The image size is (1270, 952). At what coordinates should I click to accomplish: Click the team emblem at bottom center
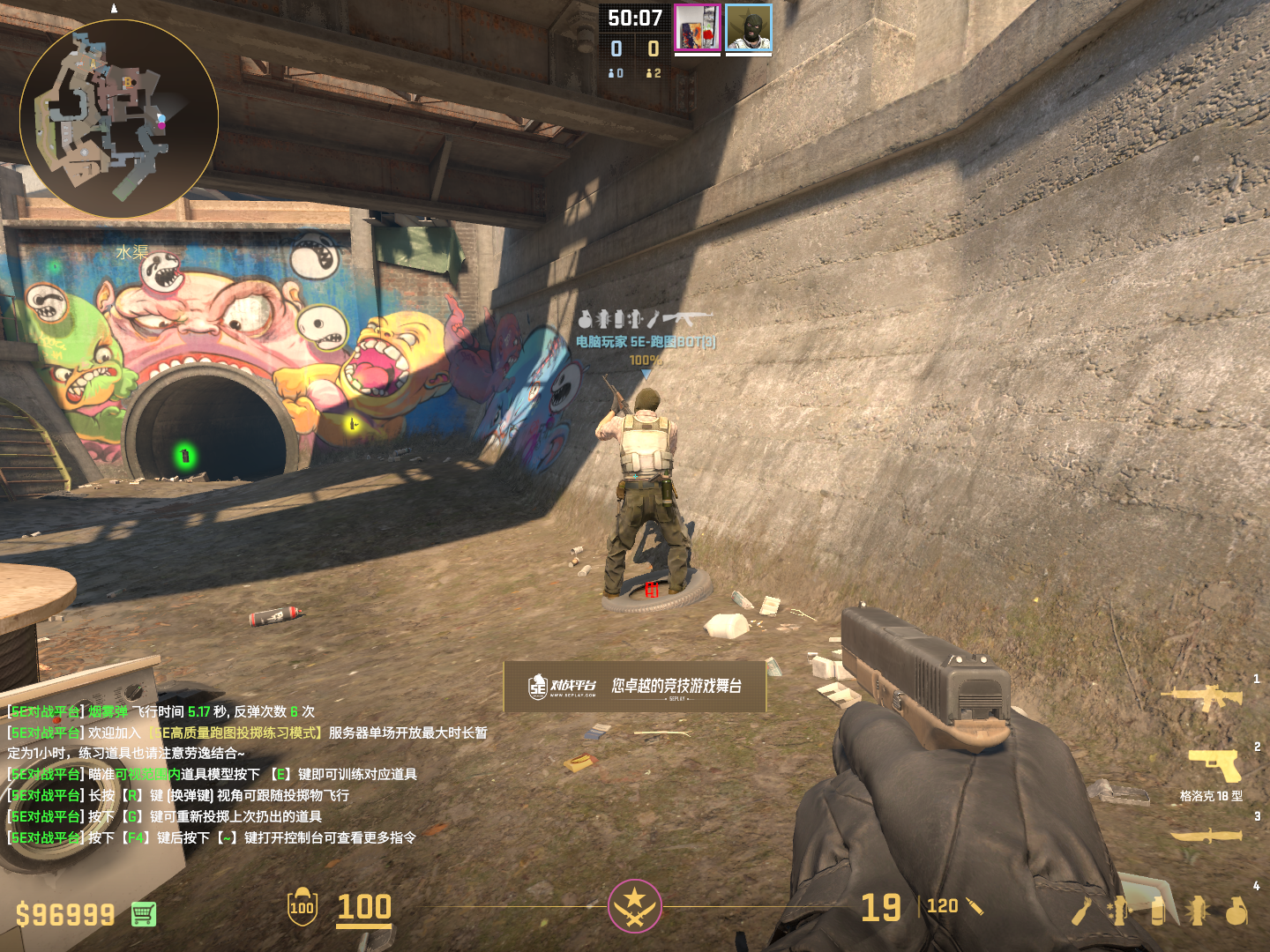634,905
